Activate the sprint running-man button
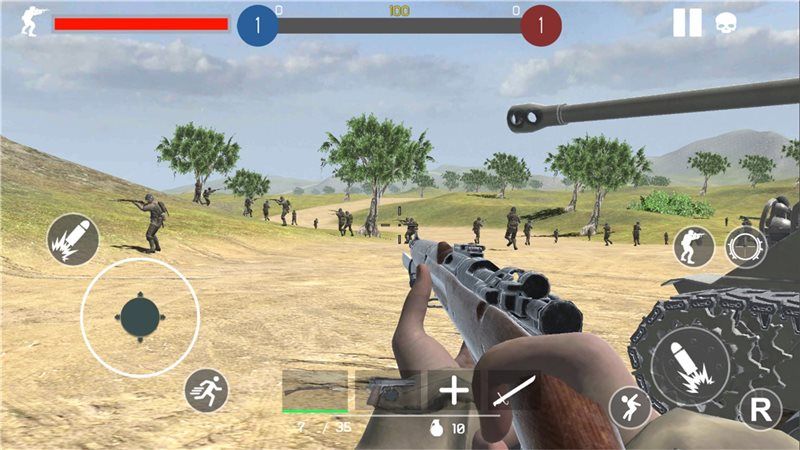Viewport: 800px width, 450px height. click(207, 391)
